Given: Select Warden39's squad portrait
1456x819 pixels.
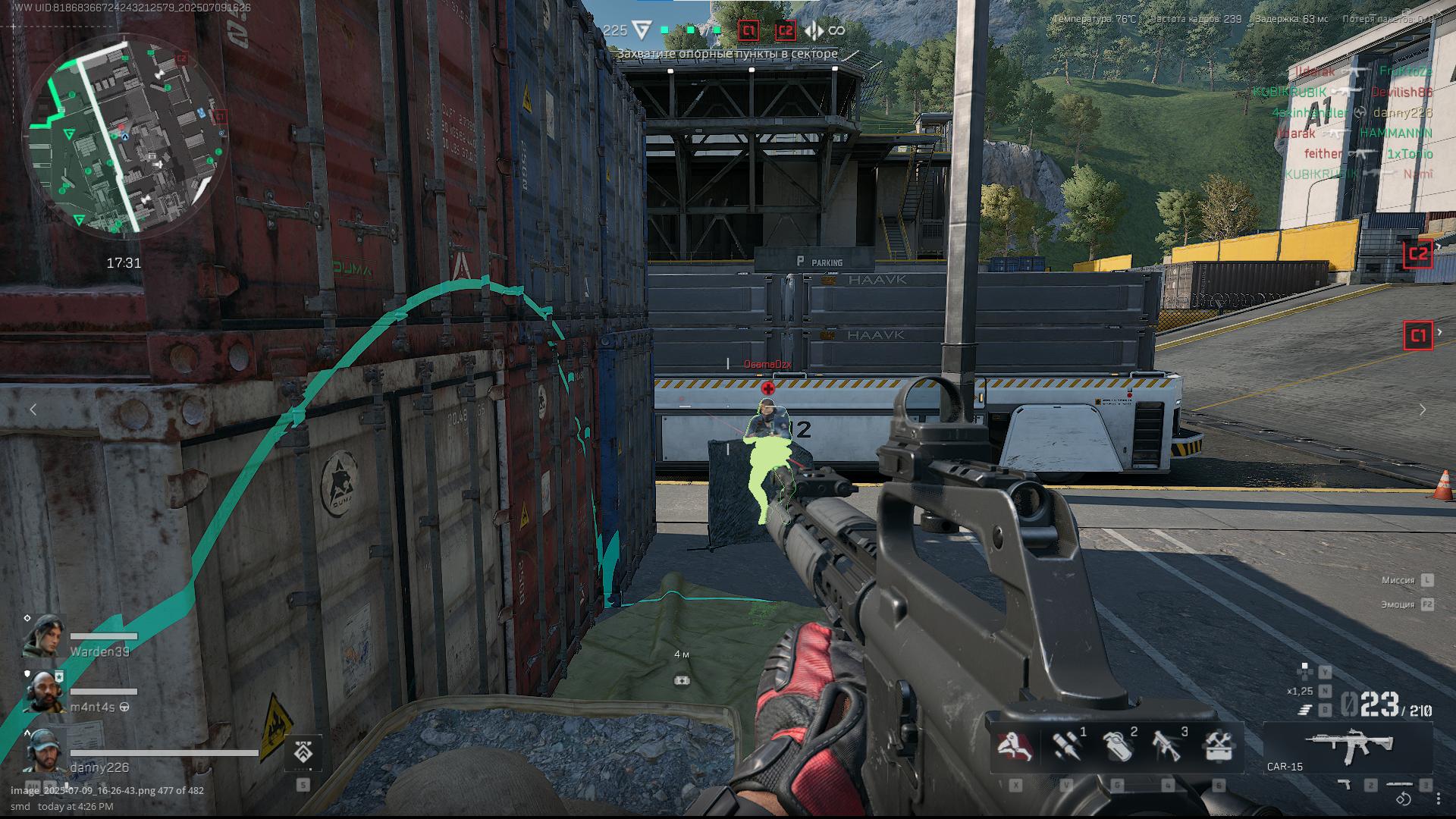Looking at the screenshot, I should click(44, 635).
